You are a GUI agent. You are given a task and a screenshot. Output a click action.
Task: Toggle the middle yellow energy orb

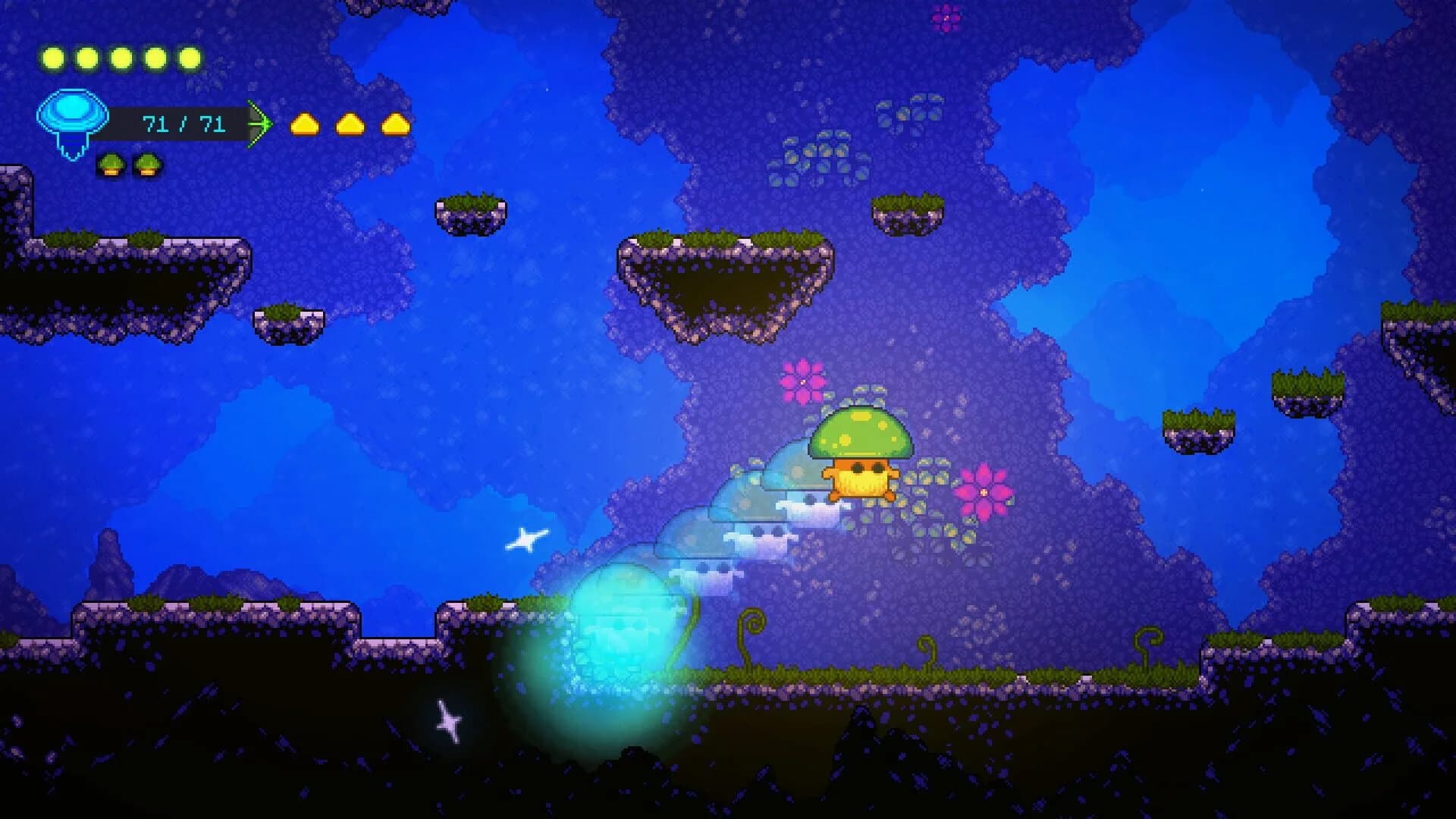pos(121,55)
